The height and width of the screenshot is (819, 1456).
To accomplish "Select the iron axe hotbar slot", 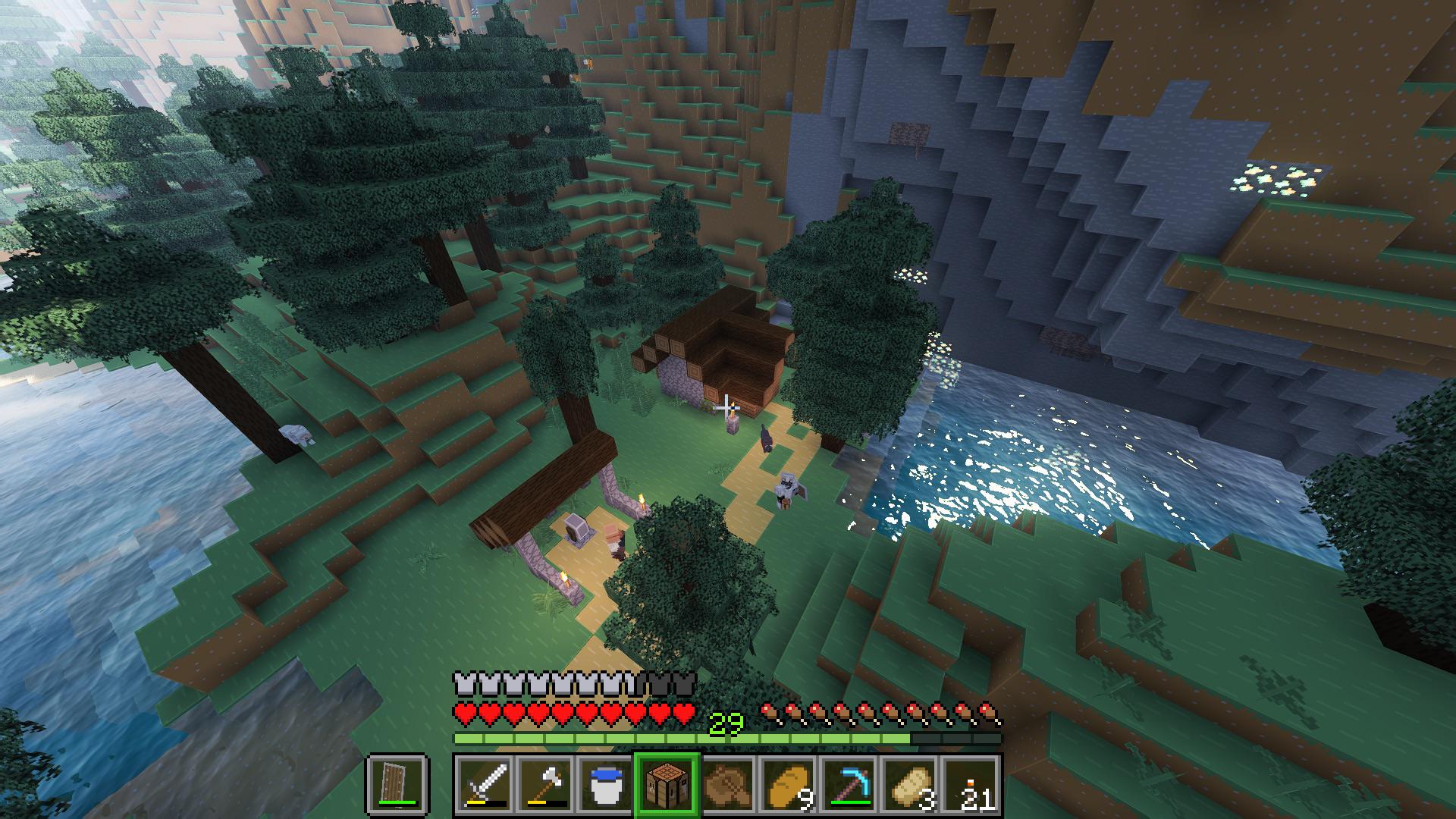I will (546, 783).
